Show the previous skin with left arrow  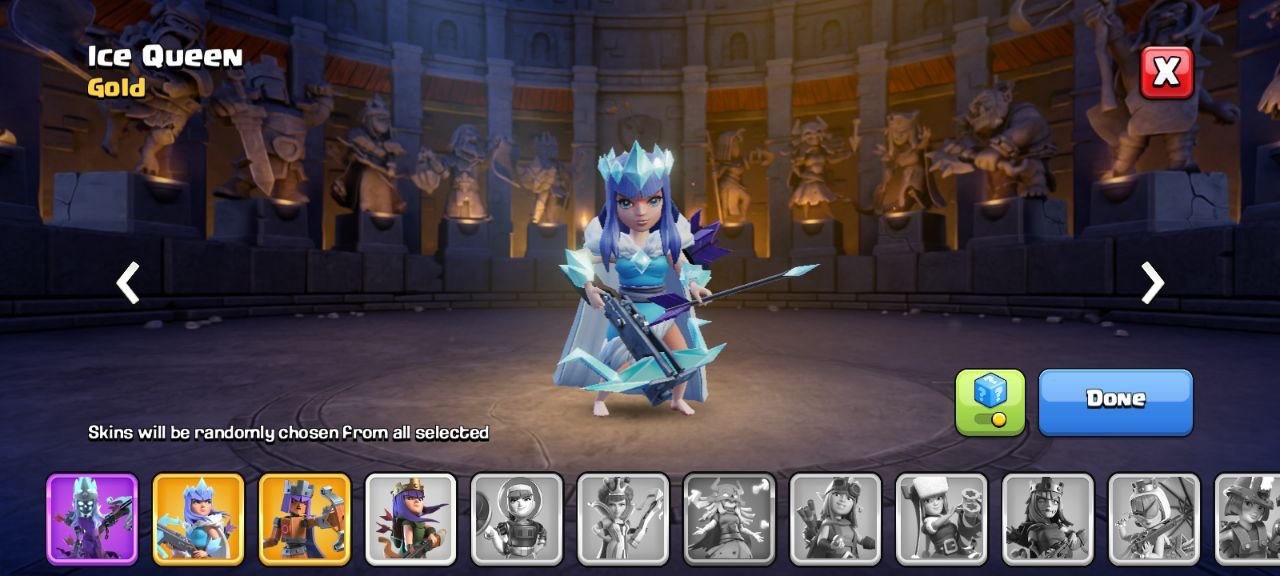pos(128,283)
